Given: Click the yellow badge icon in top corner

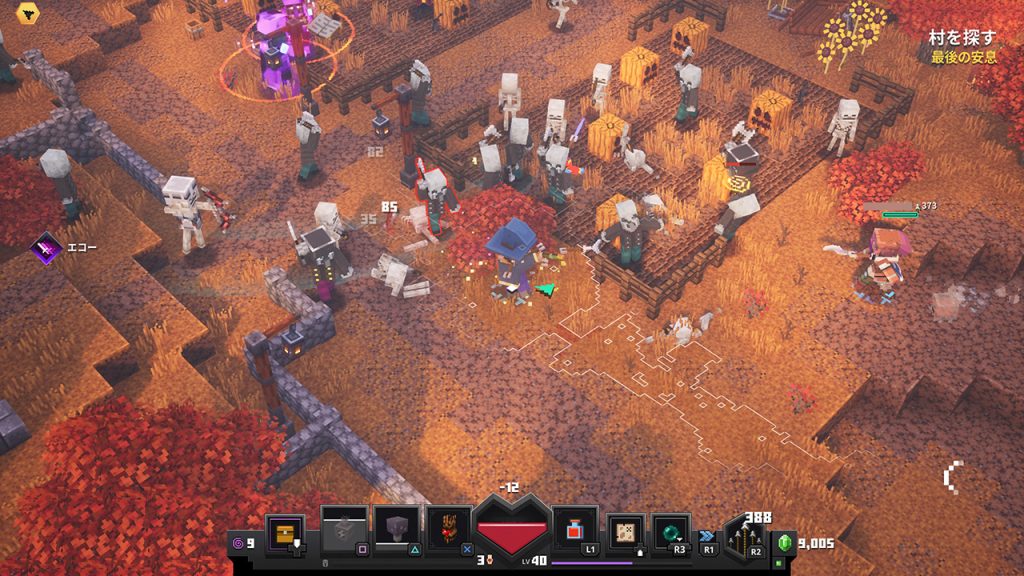Looking at the screenshot, I should click(24, 12).
